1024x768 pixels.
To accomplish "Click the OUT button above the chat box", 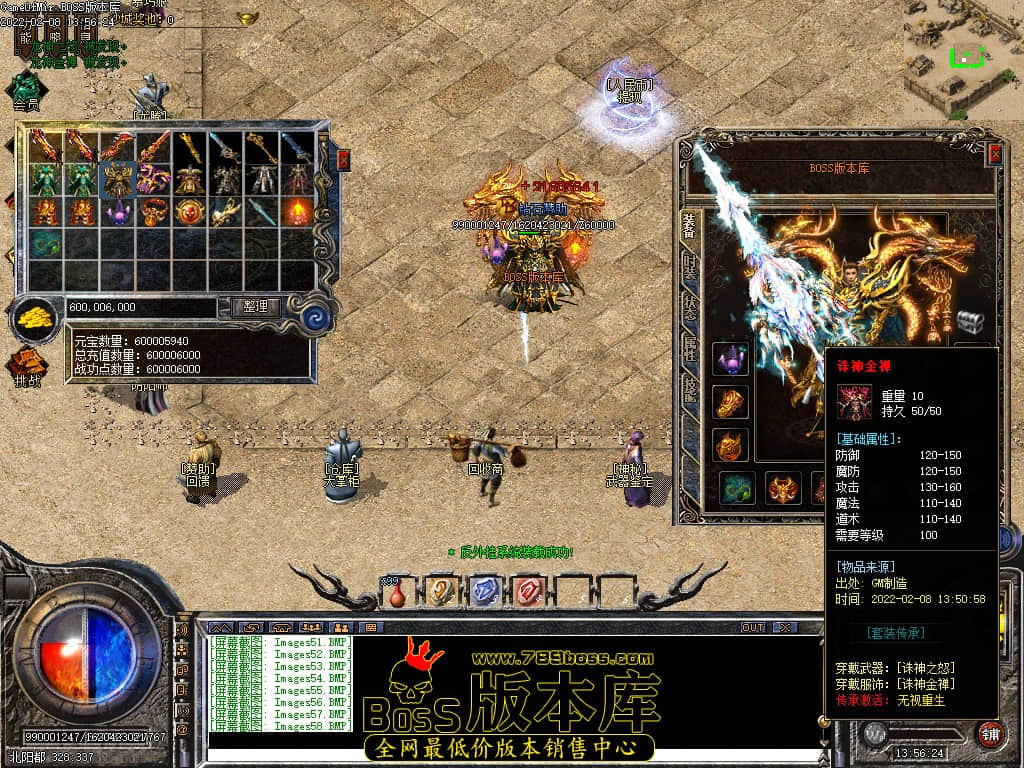I will pyautogui.click(x=752, y=627).
